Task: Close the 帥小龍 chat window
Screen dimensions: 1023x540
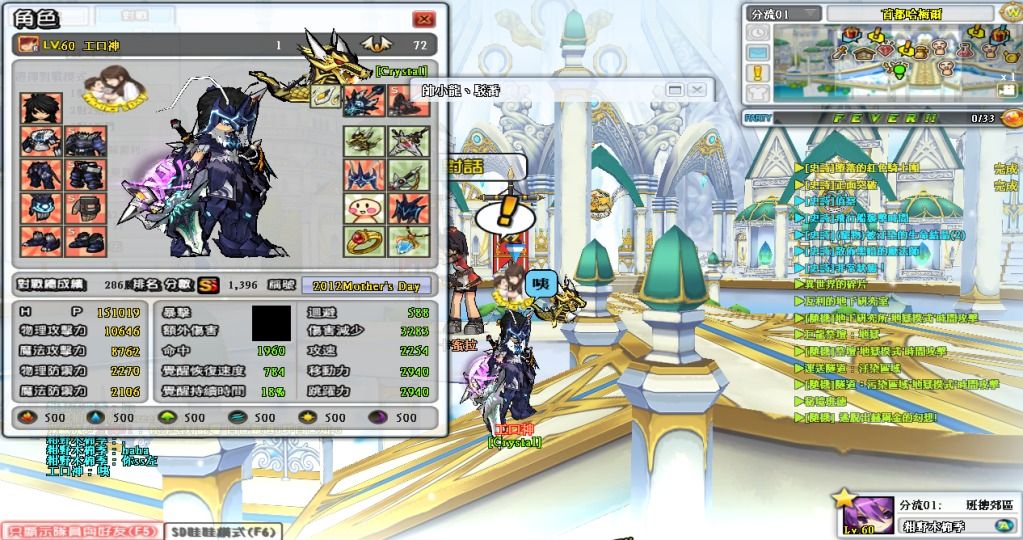Action: 695,90
